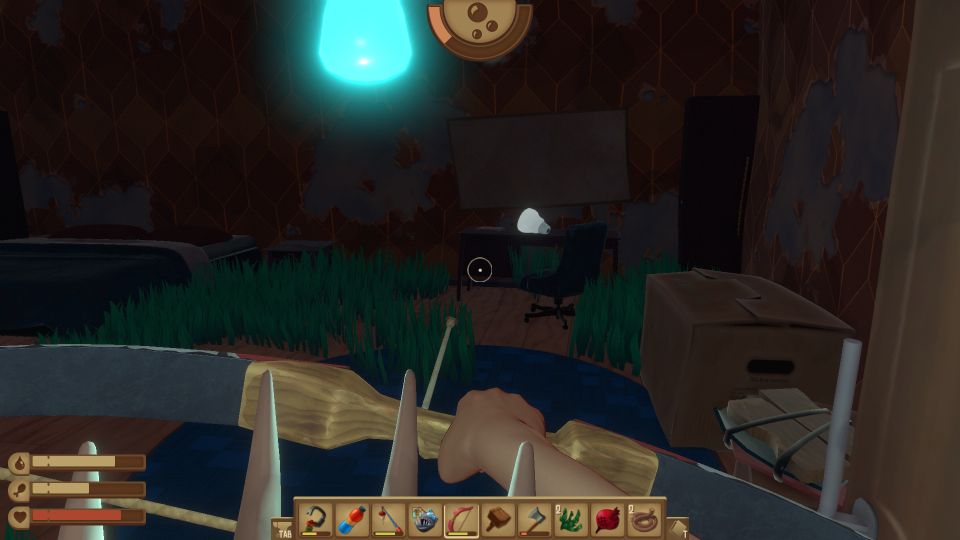Open the notebook icon beside the hotbar
This screenshot has width=960, height=540.
pyautogui.click(x=677, y=527)
